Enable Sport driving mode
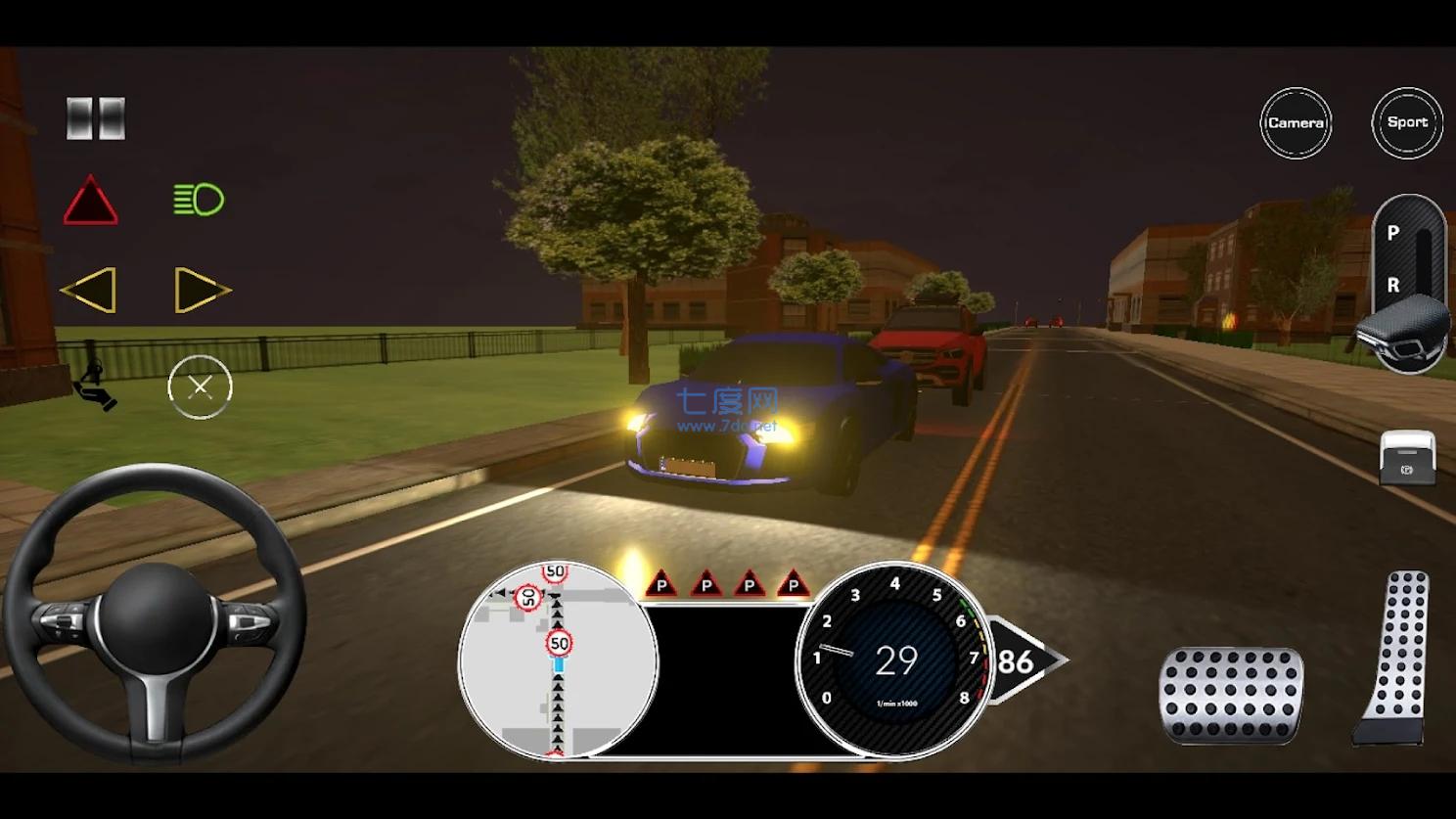This screenshot has height=819, width=1456. [x=1407, y=122]
